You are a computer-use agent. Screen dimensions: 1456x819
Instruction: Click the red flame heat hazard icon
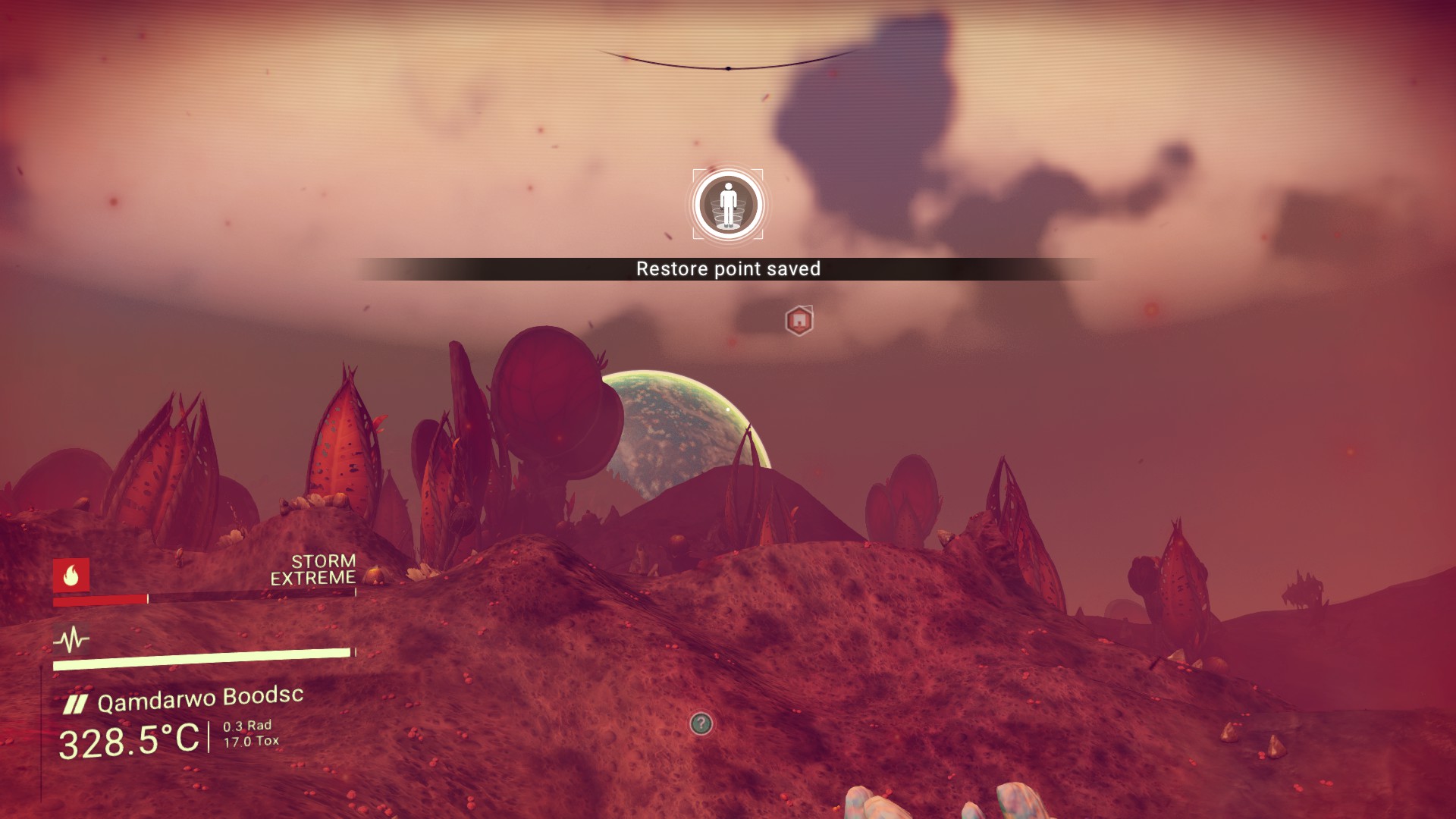click(x=71, y=576)
